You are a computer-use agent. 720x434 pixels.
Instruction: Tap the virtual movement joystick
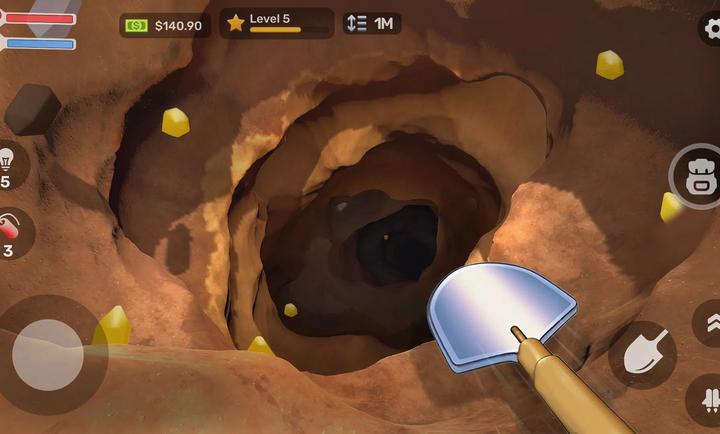tap(48, 354)
